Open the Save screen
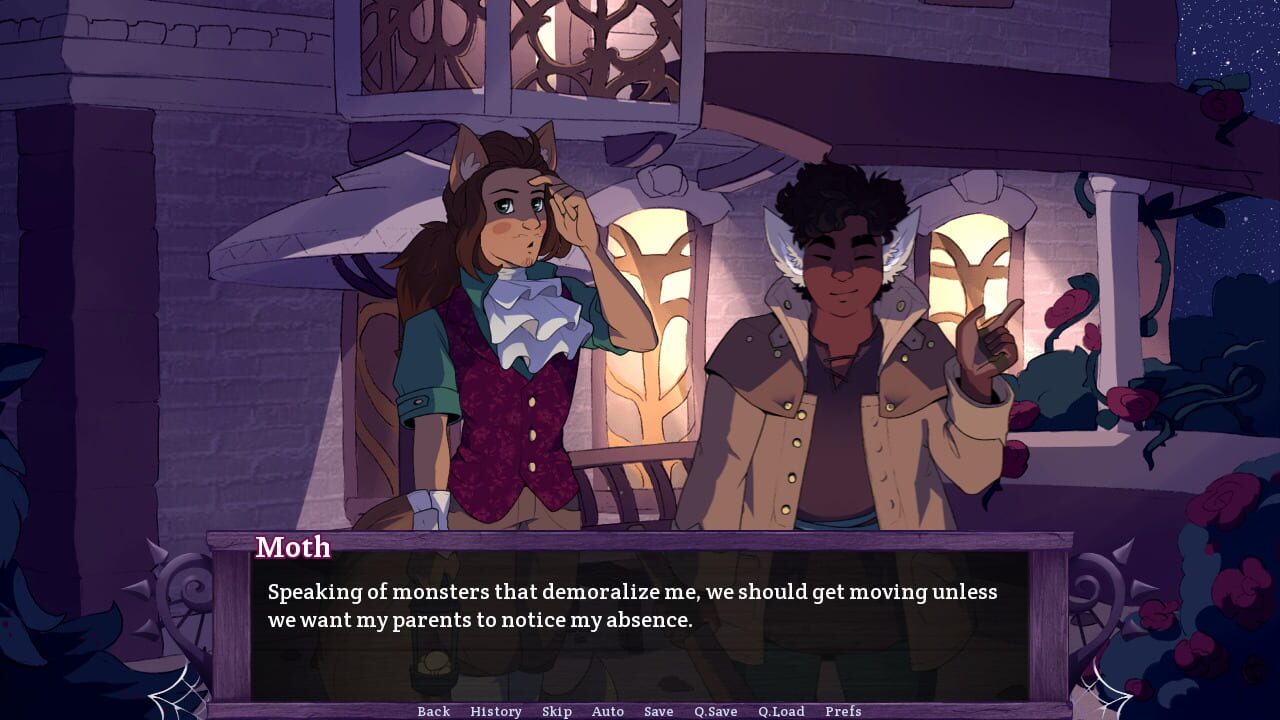This screenshot has width=1280, height=720. point(658,711)
